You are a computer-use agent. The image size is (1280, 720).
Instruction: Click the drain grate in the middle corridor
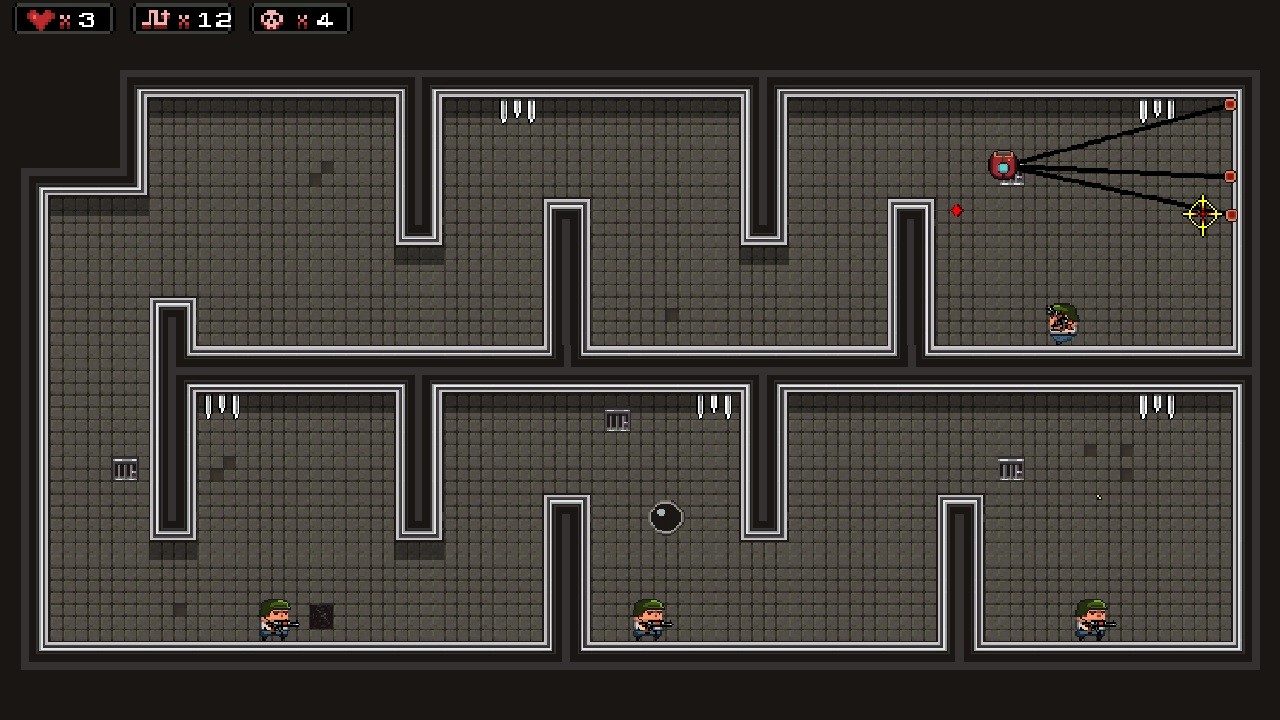pyautogui.click(x=617, y=420)
